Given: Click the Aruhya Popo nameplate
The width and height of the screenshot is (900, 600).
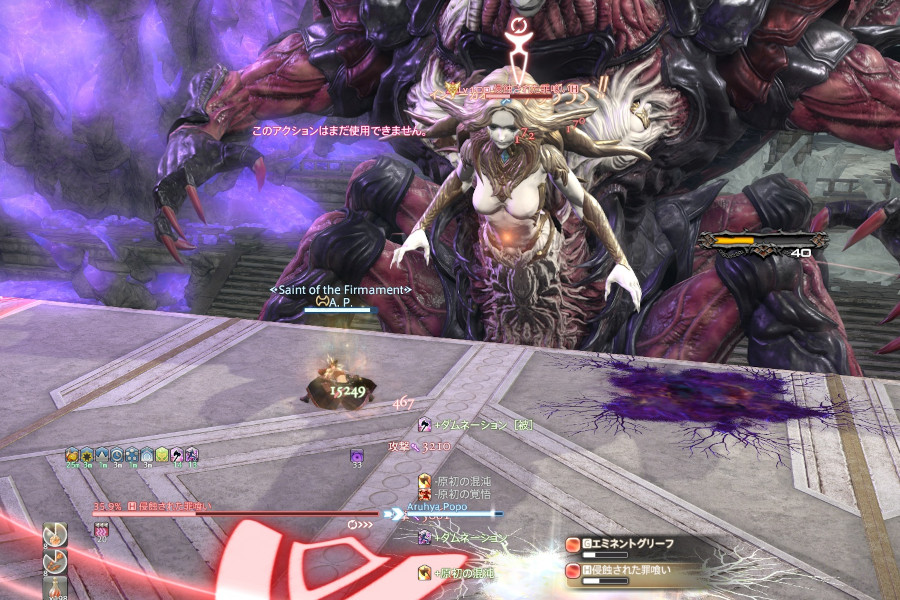Looking at the screenshot, I should point(437,507).
